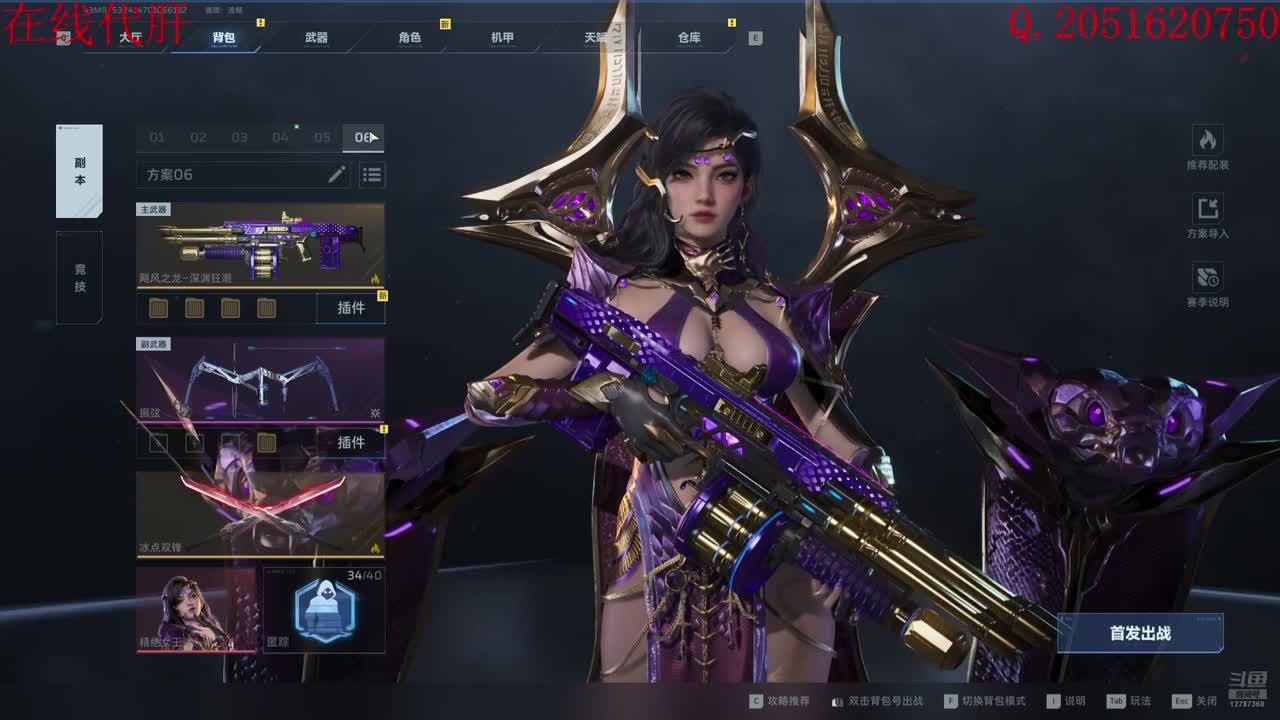1280x720 pixels.
Task: Rename 方案06 with the pencil icon
Action: pyautogui.click(x=337, y=175)
